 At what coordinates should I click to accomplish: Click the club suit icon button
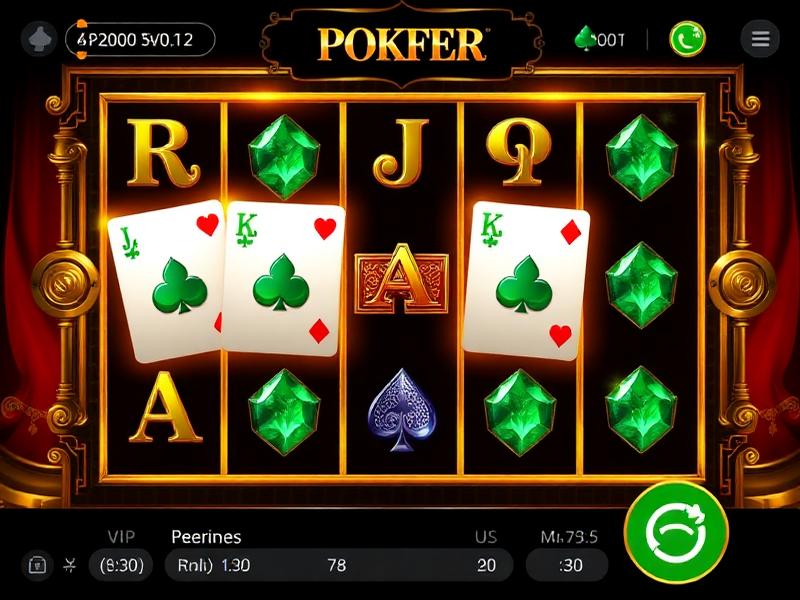39,39
